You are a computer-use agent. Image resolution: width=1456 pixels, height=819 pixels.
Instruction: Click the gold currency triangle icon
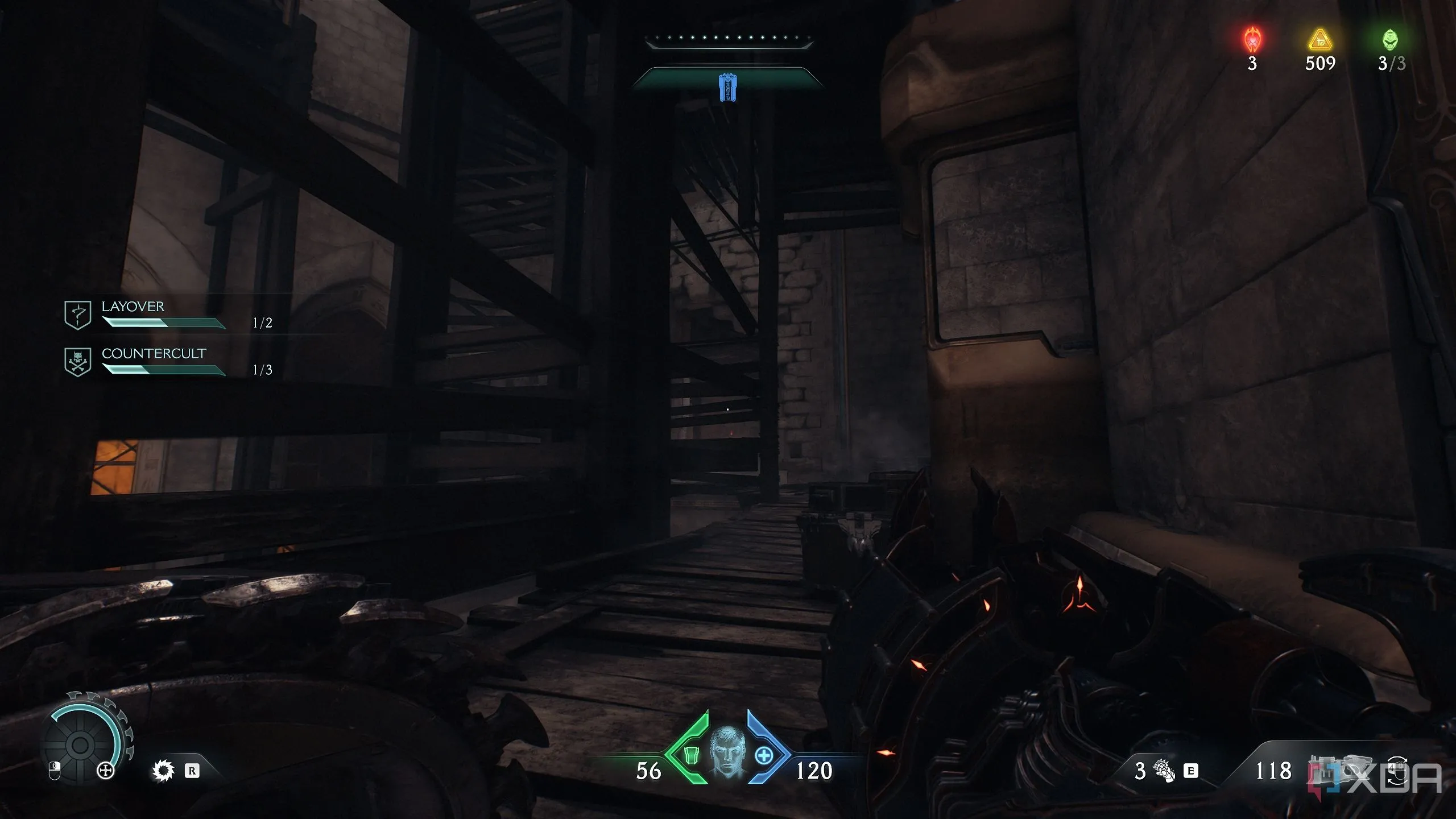(1319, 40)
